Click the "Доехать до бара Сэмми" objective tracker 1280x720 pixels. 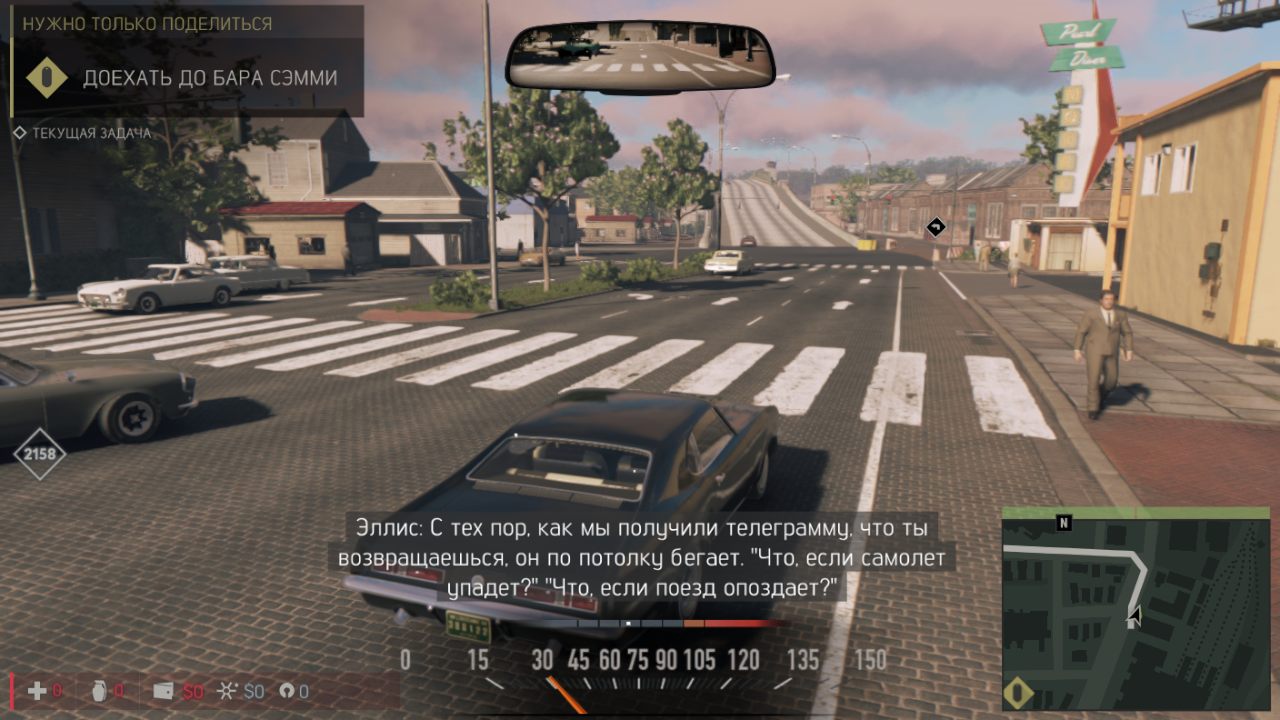point(209,78)
